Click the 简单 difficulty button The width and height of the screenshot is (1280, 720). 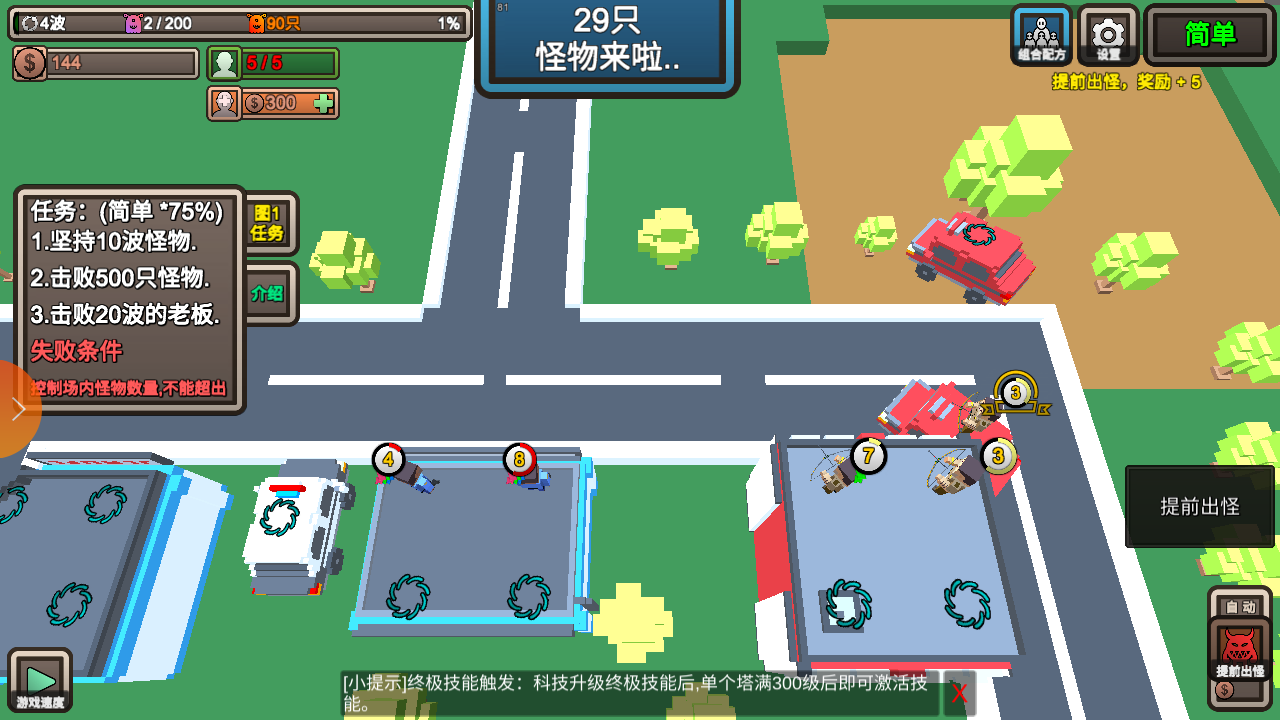(x=1208, y=37)
